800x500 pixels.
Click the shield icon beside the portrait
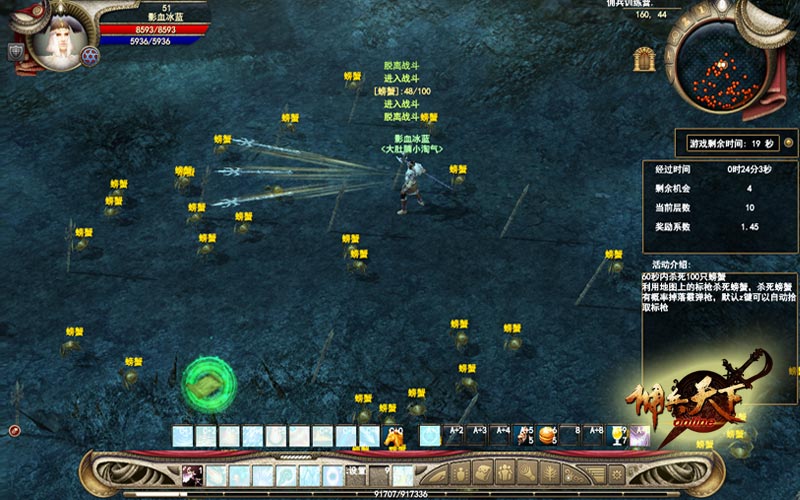(15, 51)
